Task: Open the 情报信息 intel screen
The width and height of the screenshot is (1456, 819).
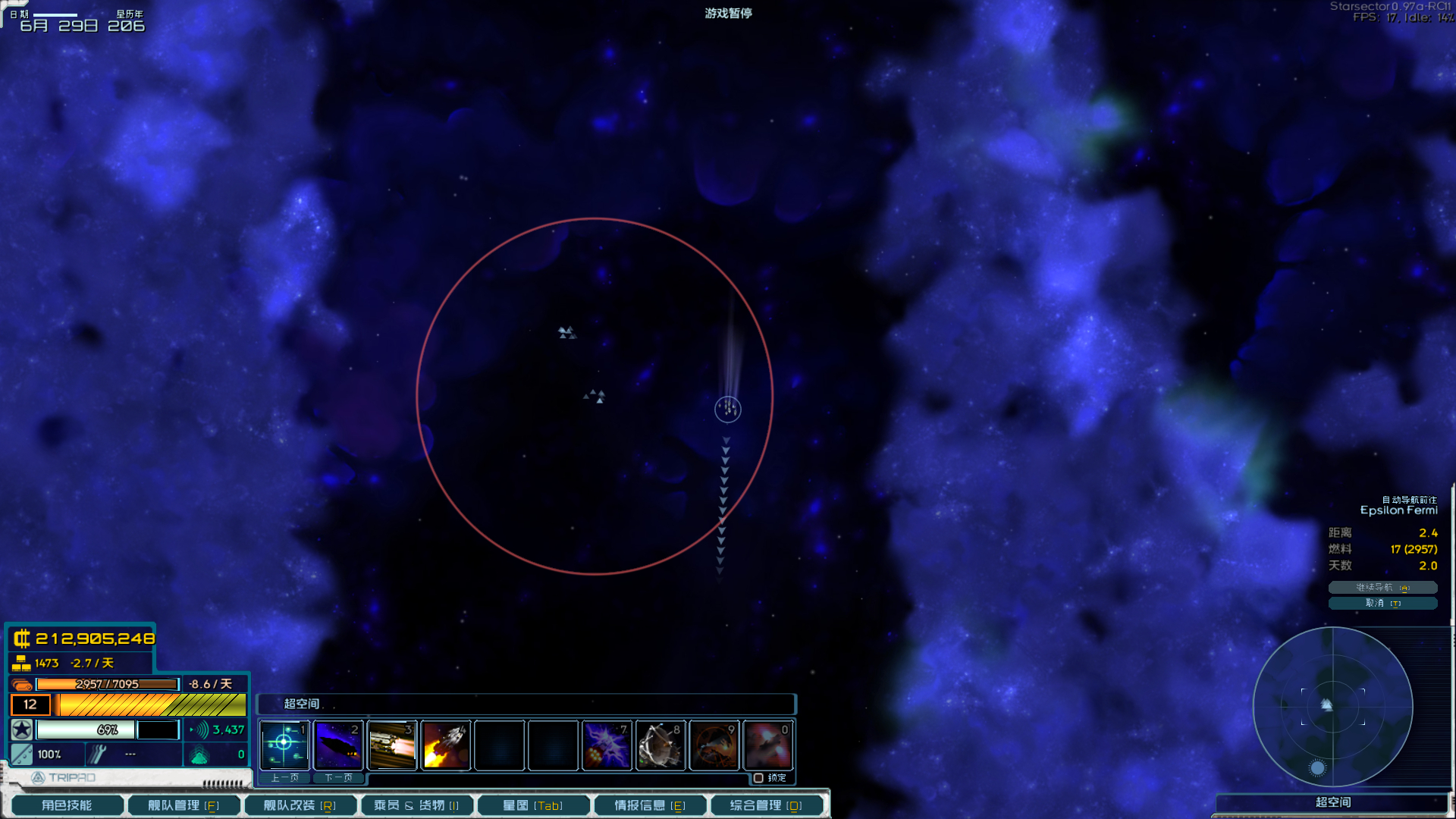Action: tap(650, 805)
